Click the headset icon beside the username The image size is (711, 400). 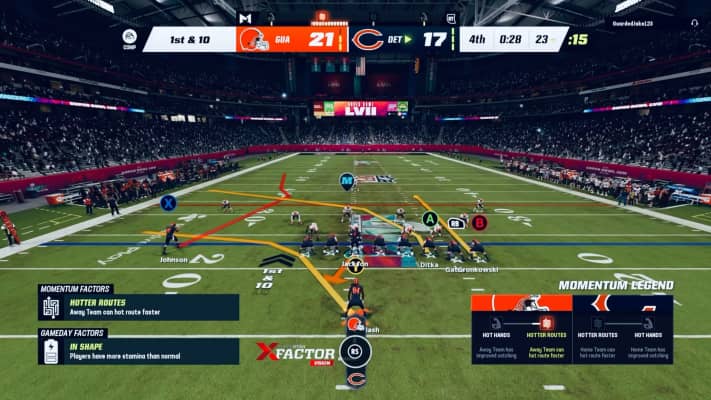coord(694,22)
